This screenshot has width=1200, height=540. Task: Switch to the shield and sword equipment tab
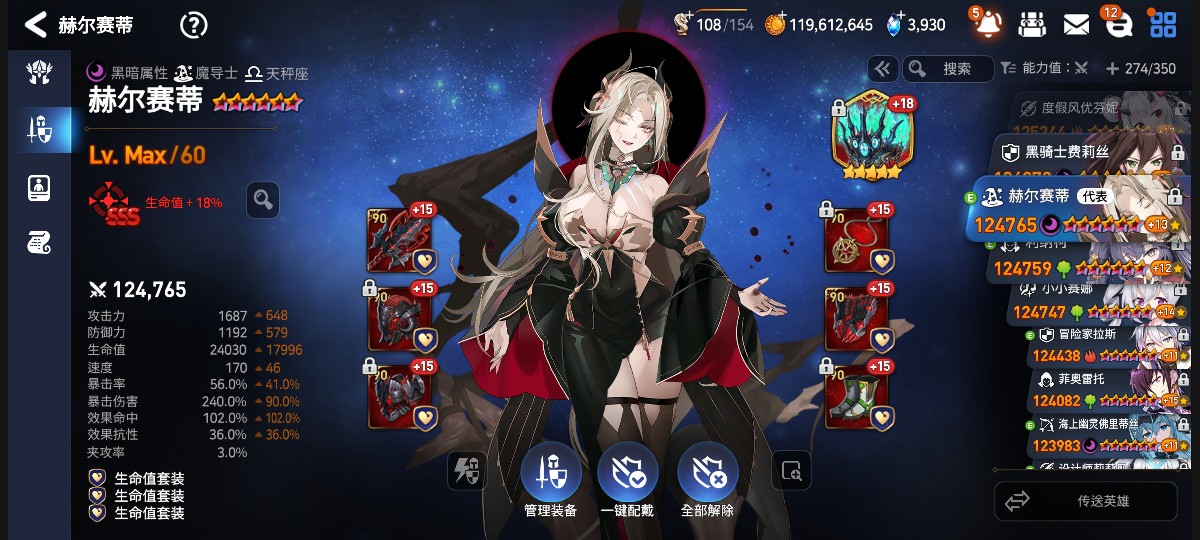point(39,128)
